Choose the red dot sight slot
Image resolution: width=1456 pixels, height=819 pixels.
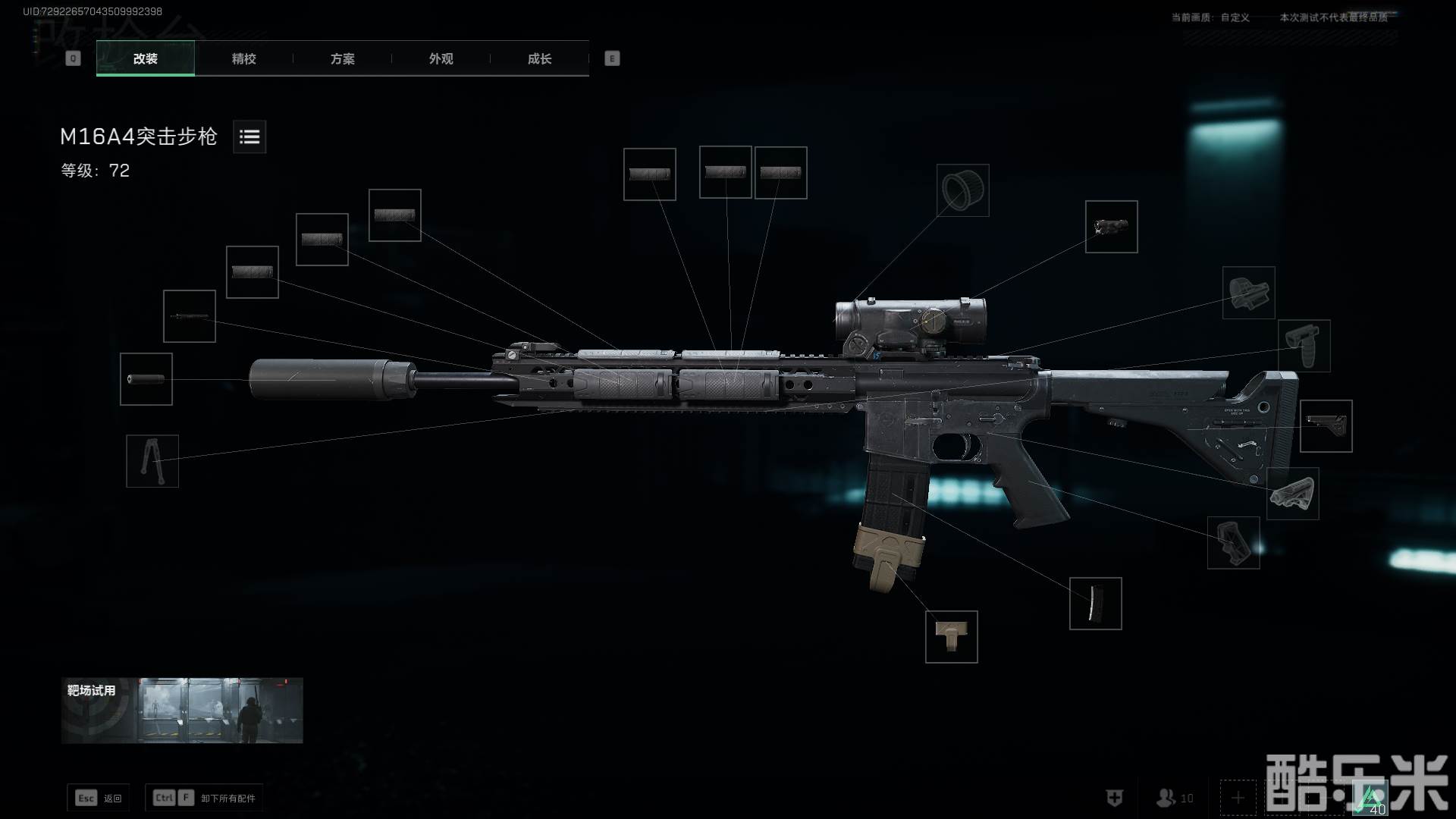coord(1249,293)
